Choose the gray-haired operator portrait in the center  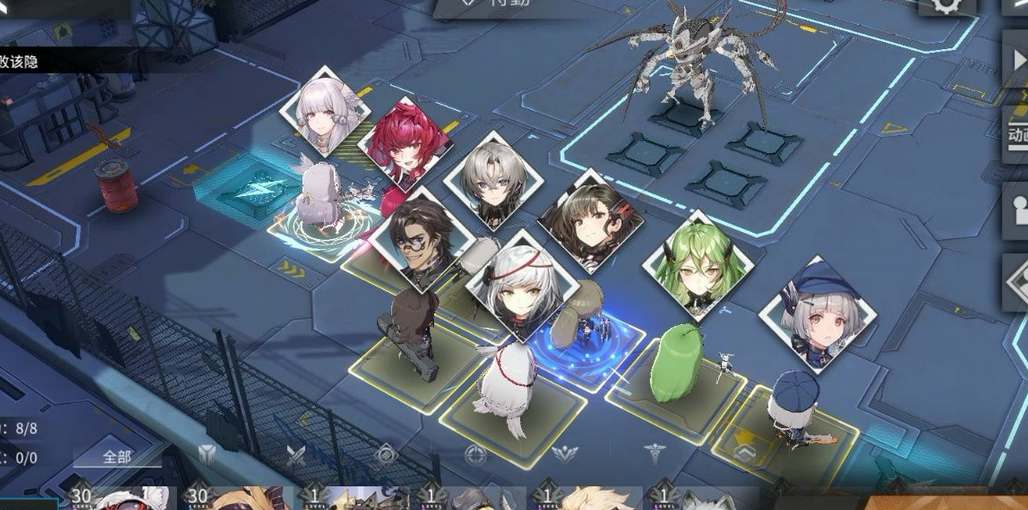[493, 181]
